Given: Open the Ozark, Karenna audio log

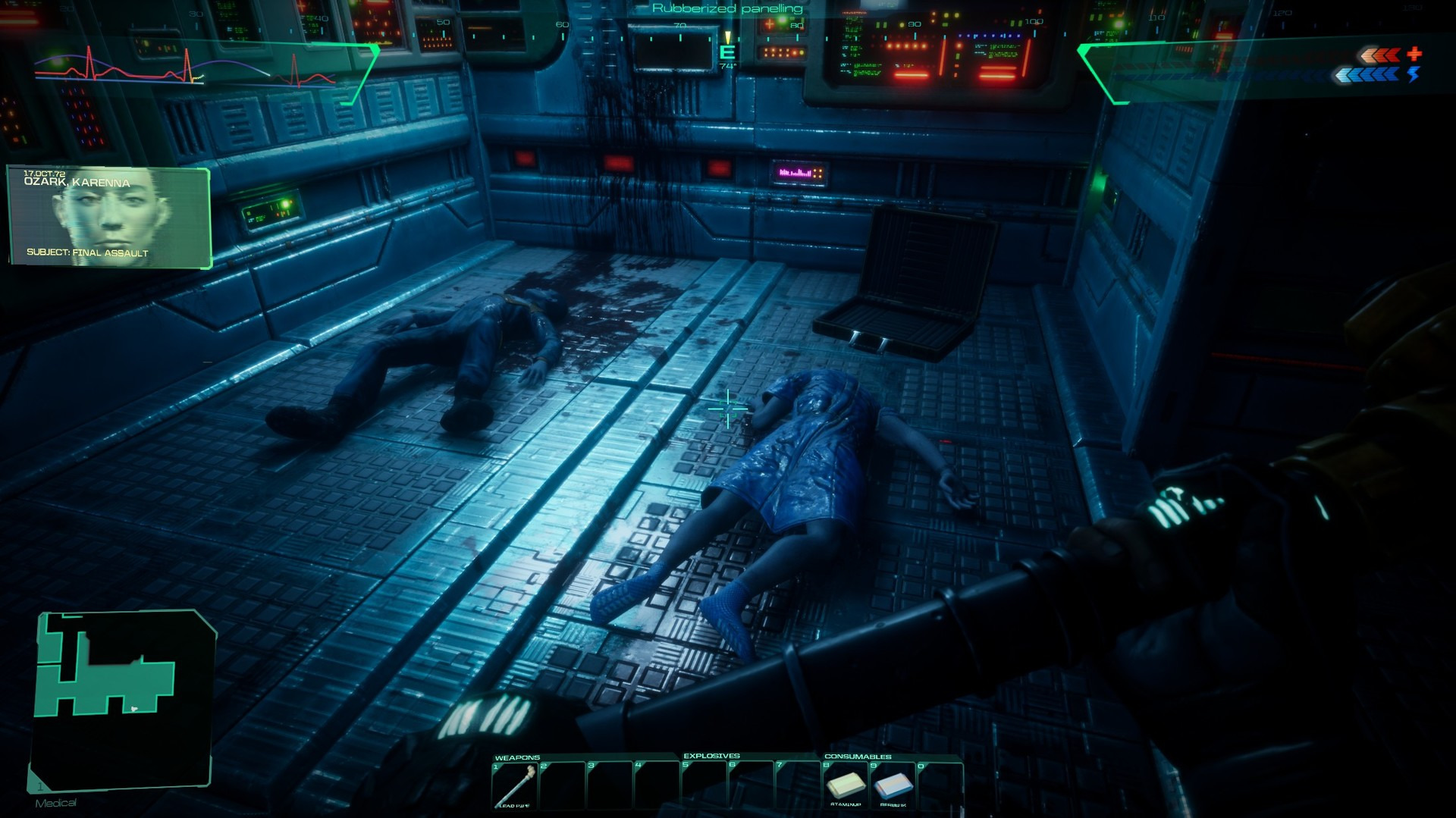Looking at the screenshot, I should tap(109, 218).
